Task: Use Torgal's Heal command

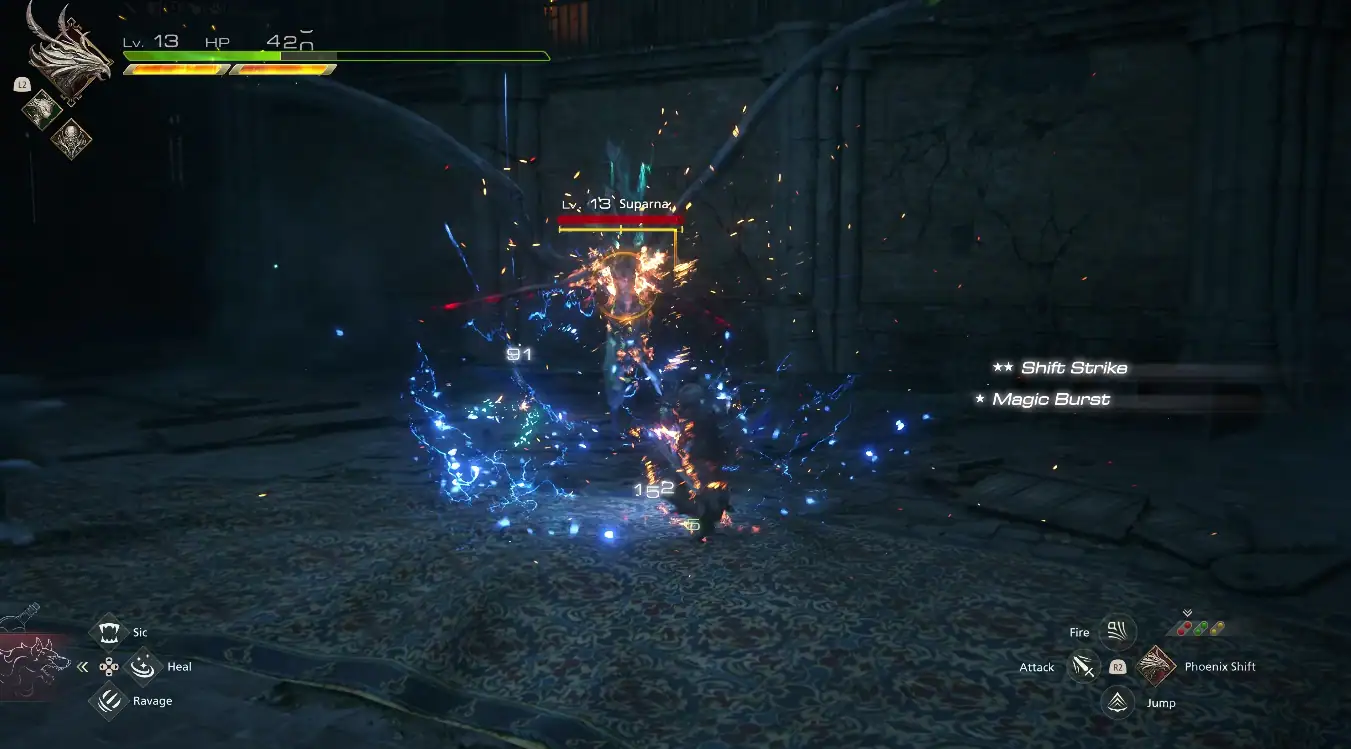Action: point(145,666)
